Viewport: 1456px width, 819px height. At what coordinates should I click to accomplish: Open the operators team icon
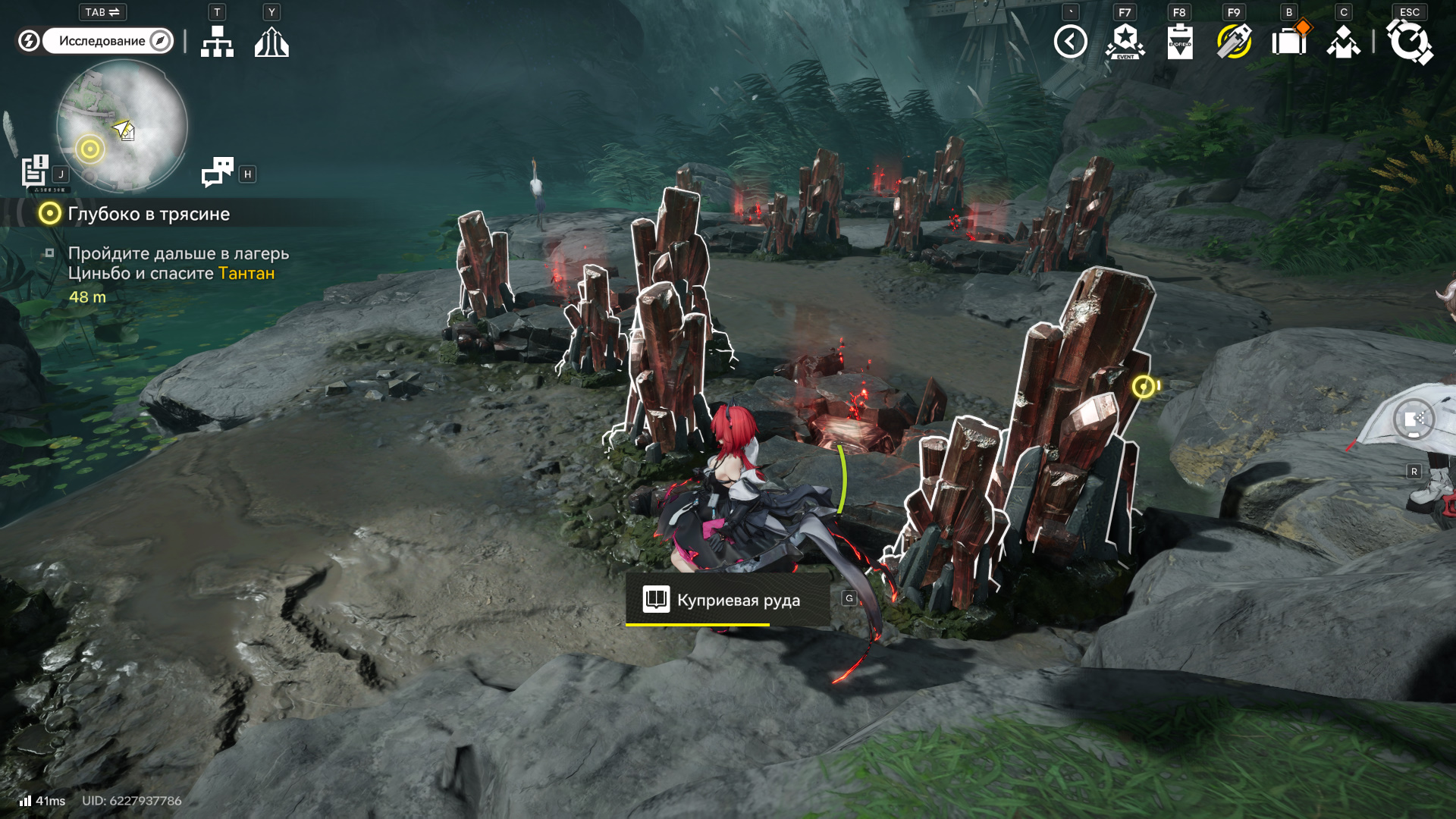1343,42
